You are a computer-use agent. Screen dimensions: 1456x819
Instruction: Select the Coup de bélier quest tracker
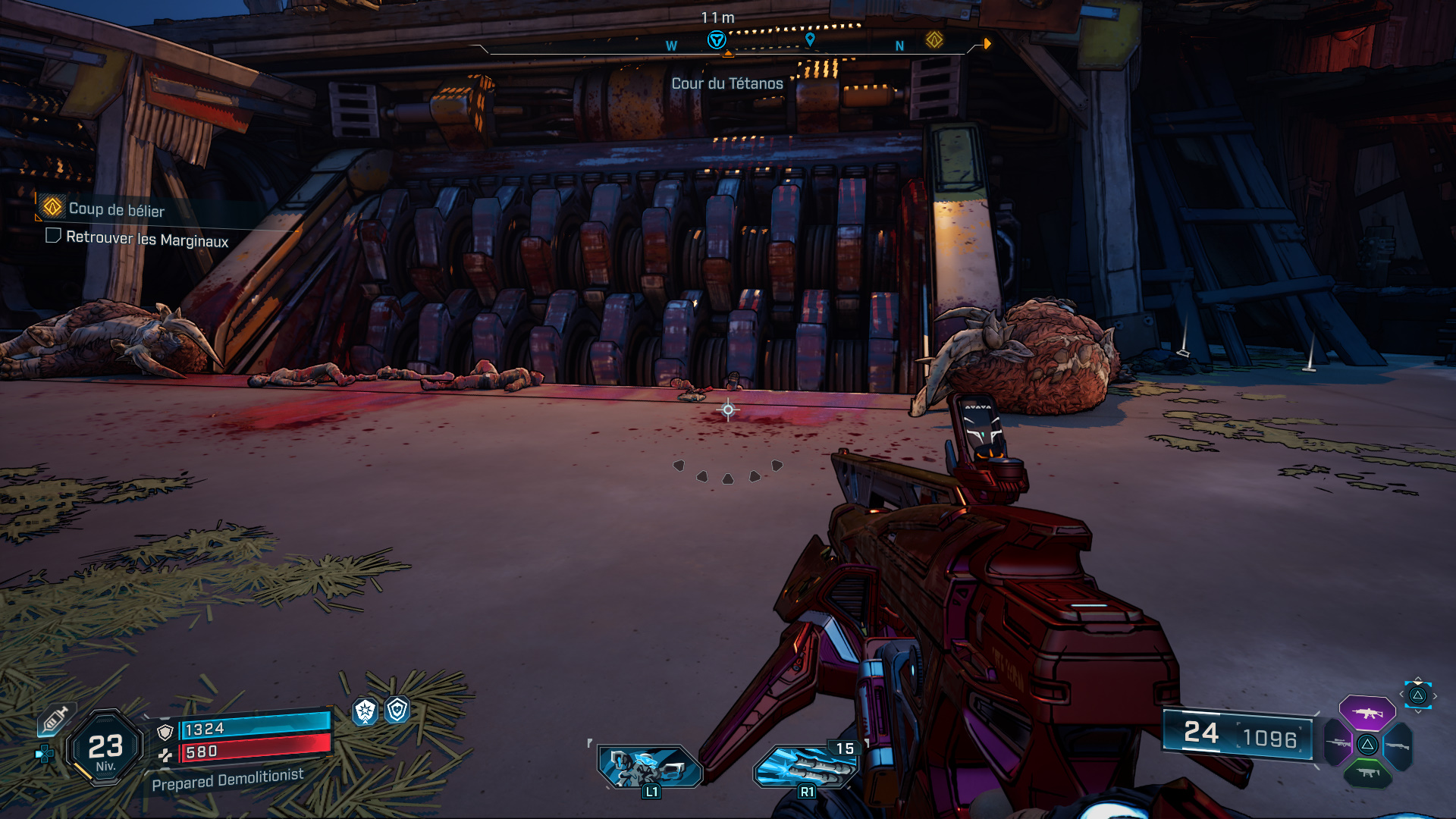[116, 209]
